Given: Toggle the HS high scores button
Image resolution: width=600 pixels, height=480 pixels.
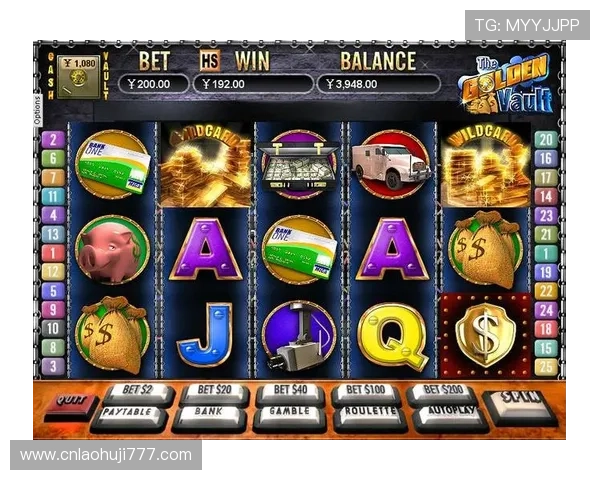Looking at the screenshot, I should pyautogui.click(x=209, y=60).
